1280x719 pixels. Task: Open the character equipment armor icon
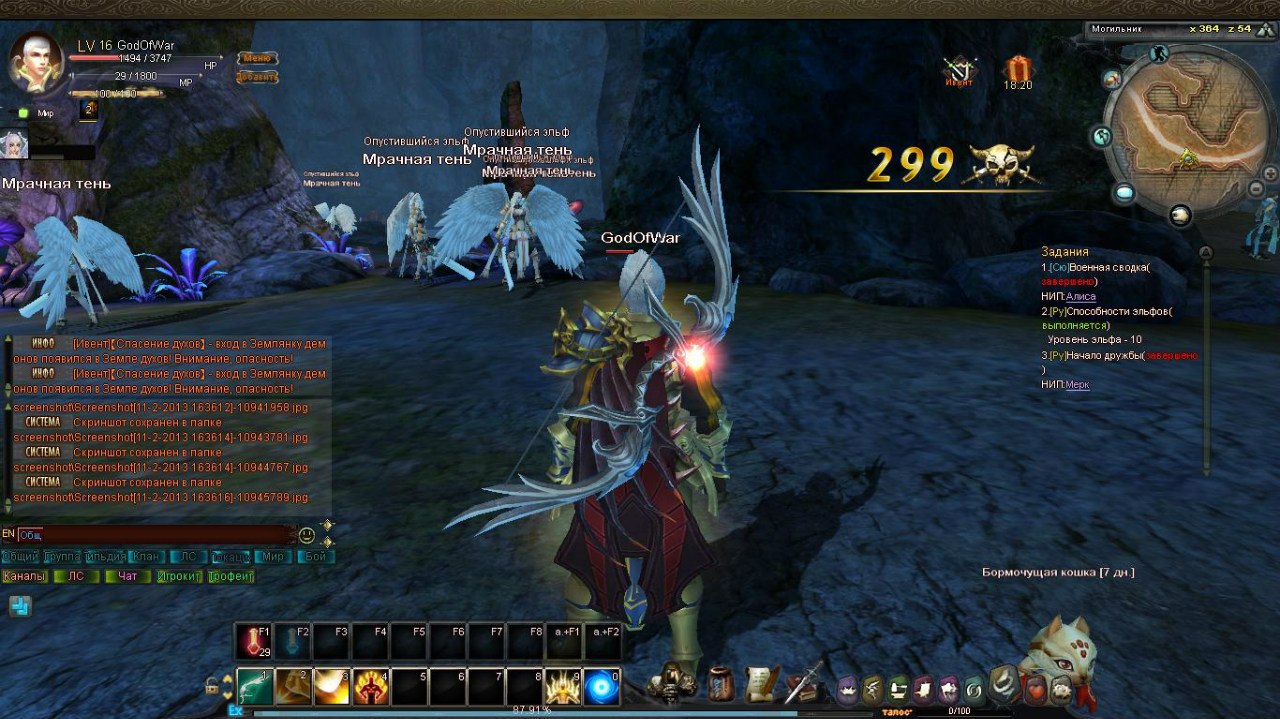673,683
